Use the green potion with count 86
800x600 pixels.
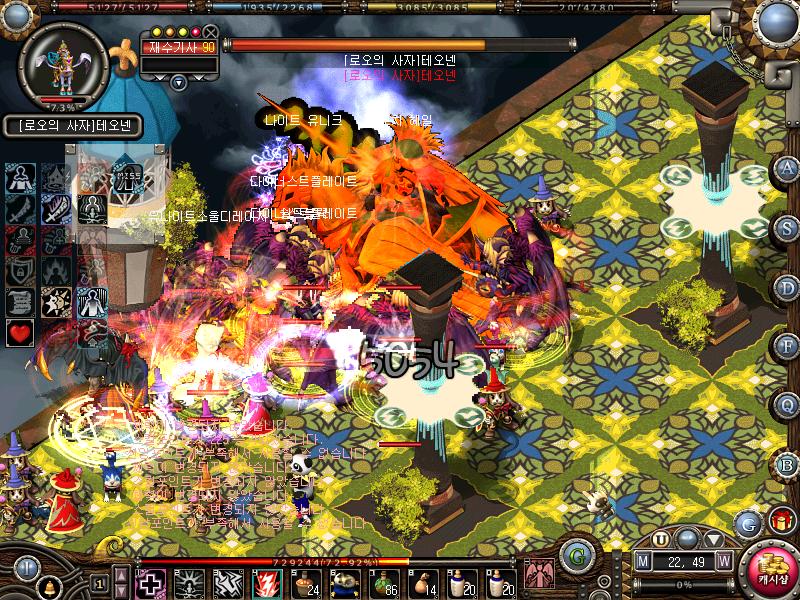(x=382, y=582)
